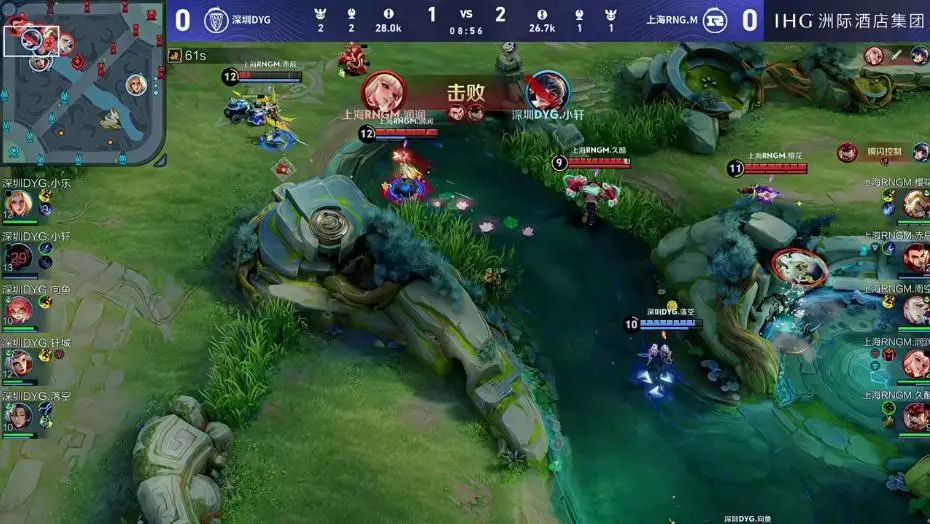
Task: Click the 深圳DYG team logo
Action: pos(216,20)
